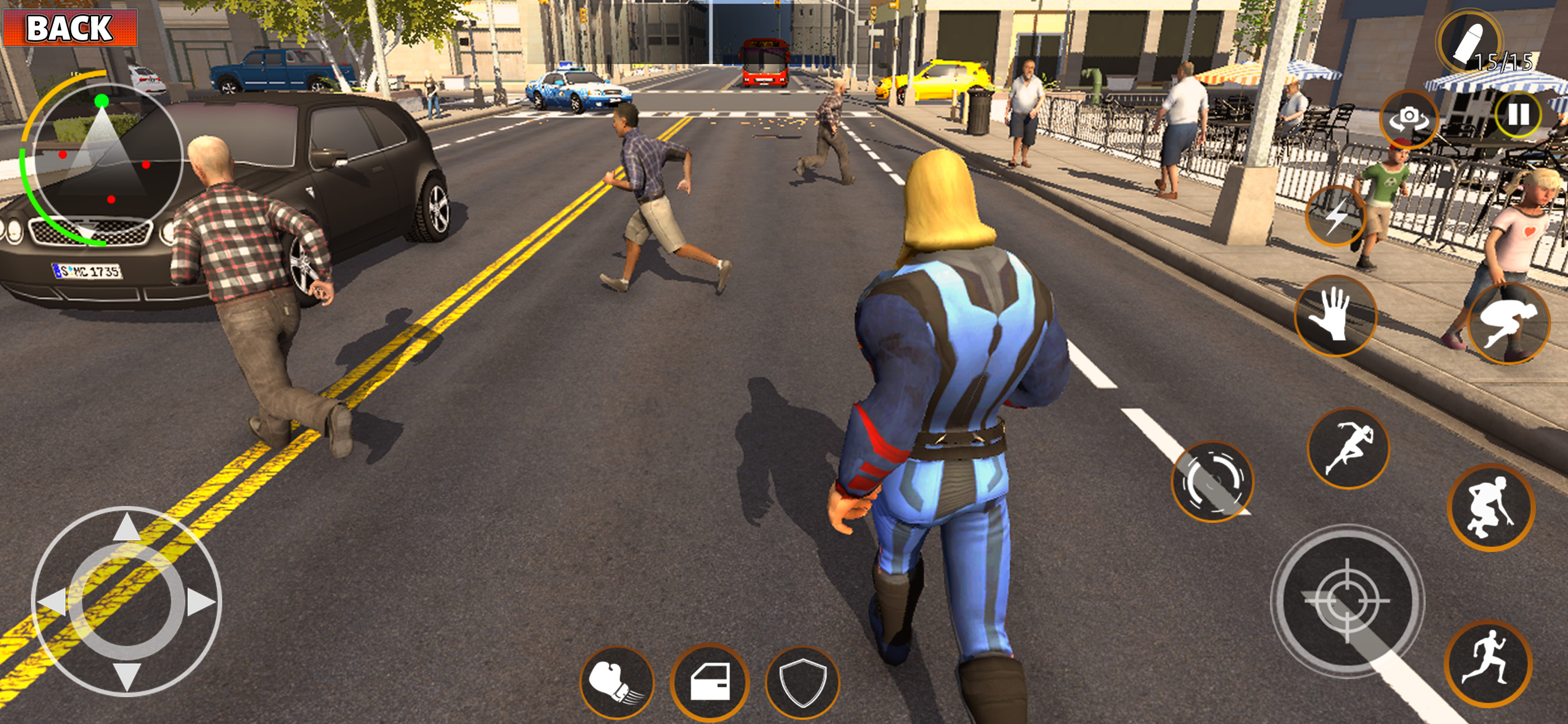Switch camera view with the camera icon

(1409, 119)
